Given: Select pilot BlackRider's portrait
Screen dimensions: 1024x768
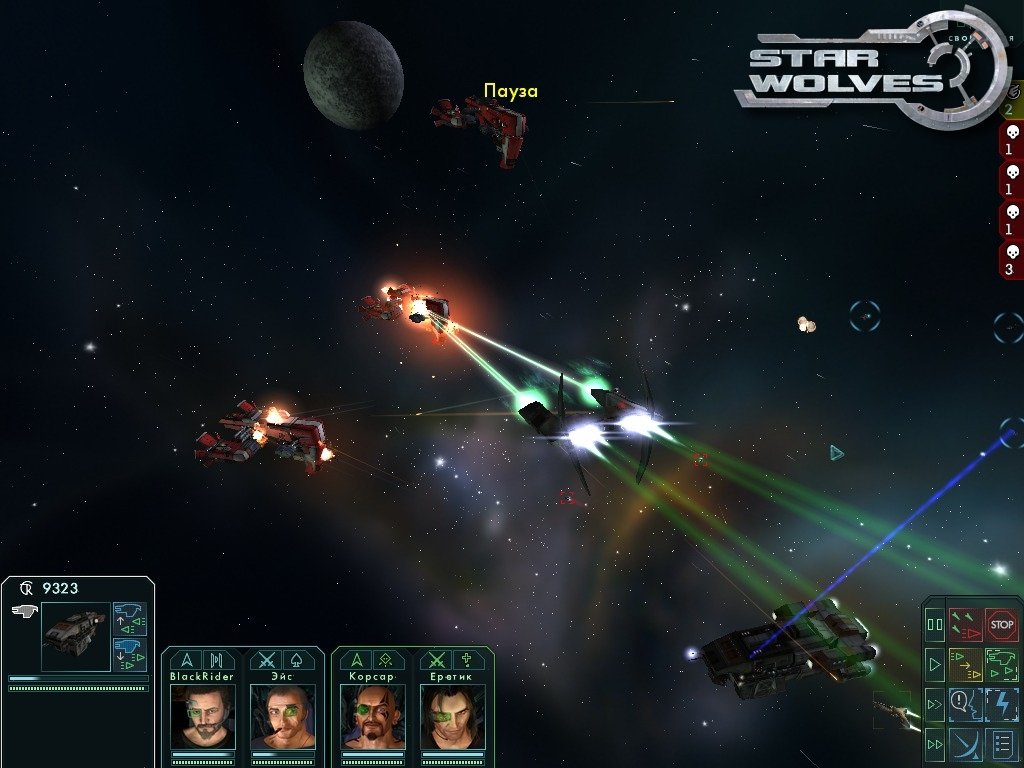Looking at the screenshot, I should pyautogui.click(x=203, y=716).
